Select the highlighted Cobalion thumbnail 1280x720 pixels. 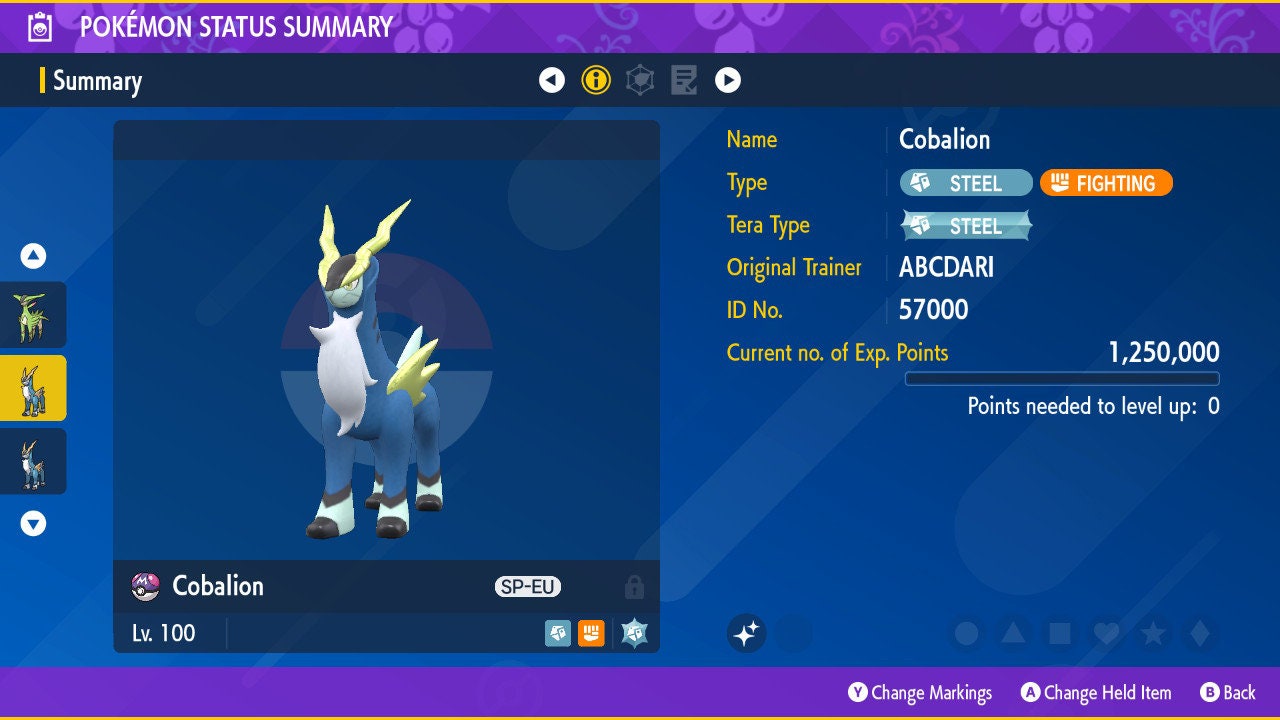click(x=33, y=388)
